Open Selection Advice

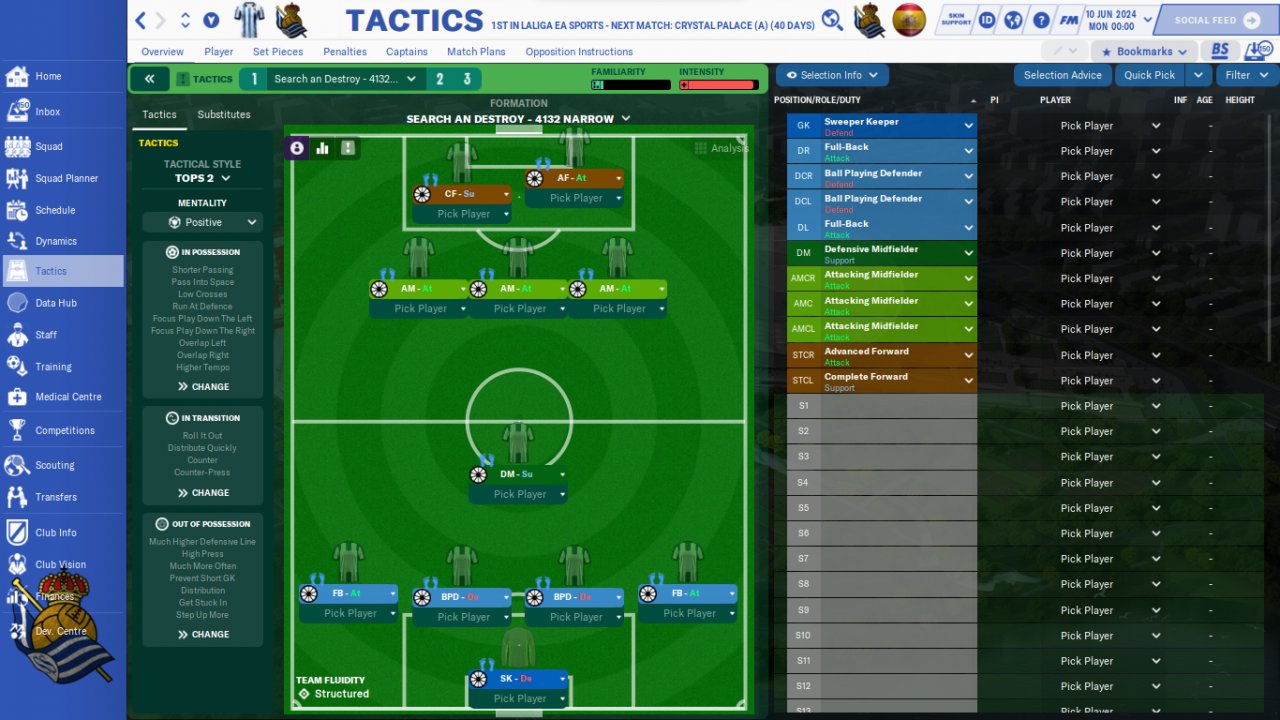(x=1062, y=75)
